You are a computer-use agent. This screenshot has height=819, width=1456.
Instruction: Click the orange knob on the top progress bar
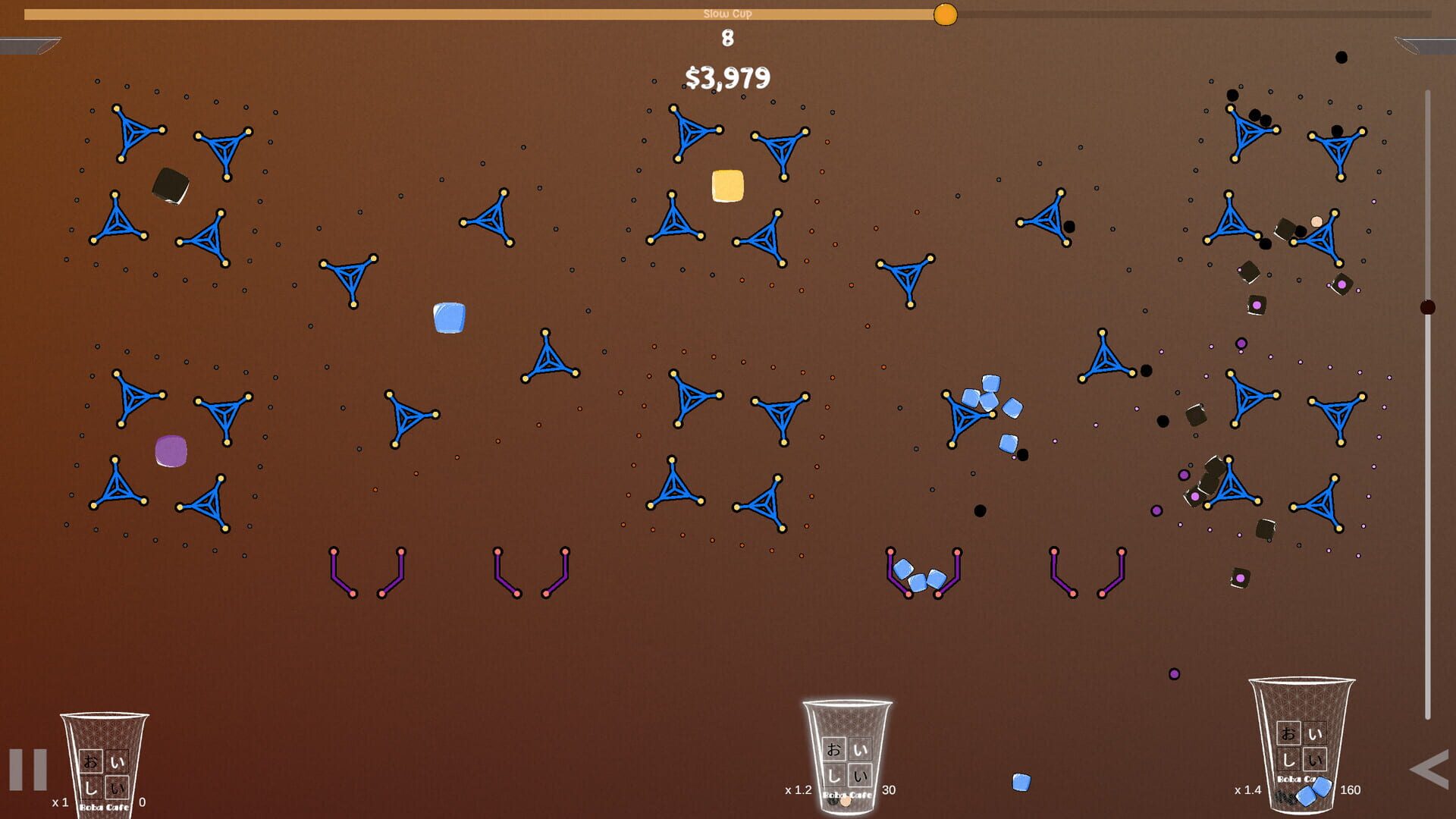[944, 14]
